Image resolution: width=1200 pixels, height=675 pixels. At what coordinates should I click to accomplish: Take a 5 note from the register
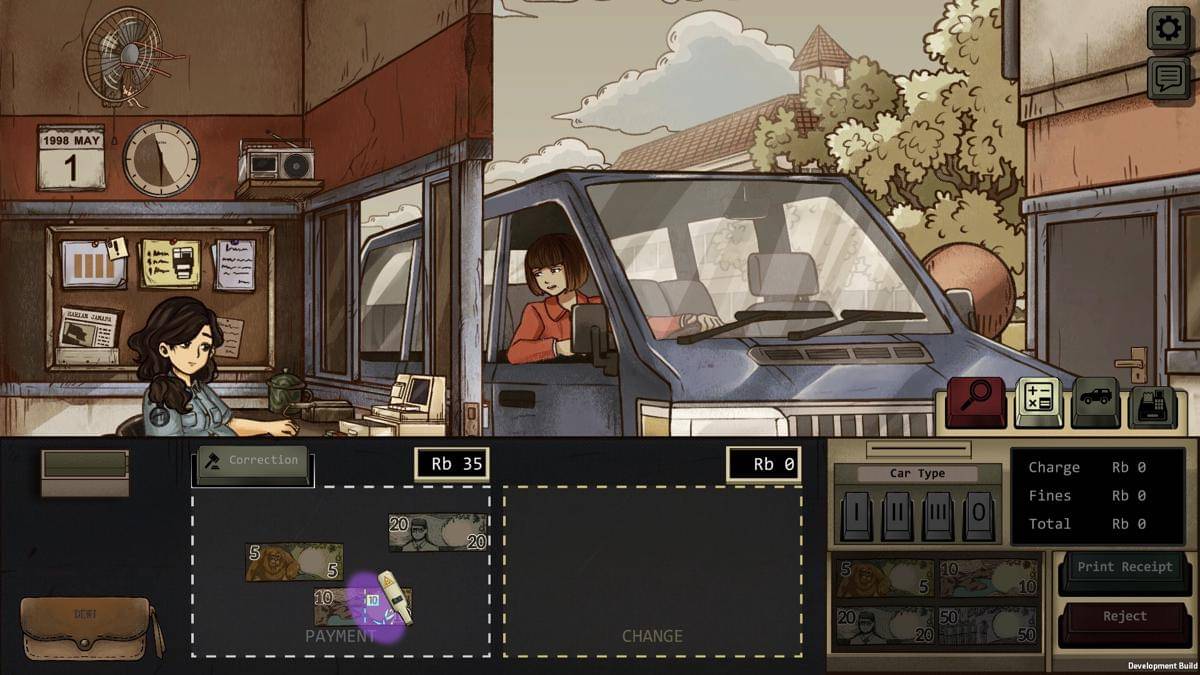(883, 579)
